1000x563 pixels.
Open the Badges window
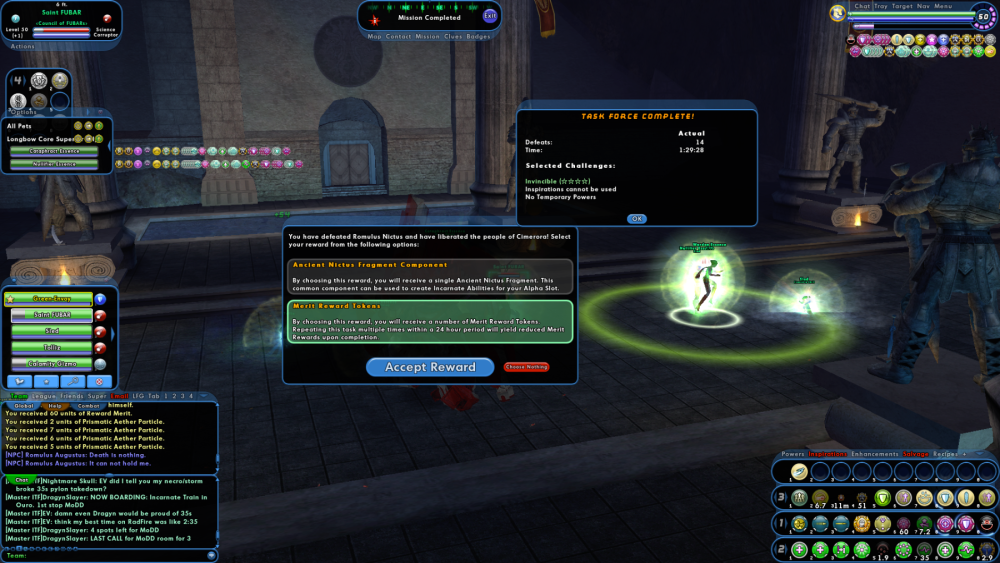[x=479, y=36]
